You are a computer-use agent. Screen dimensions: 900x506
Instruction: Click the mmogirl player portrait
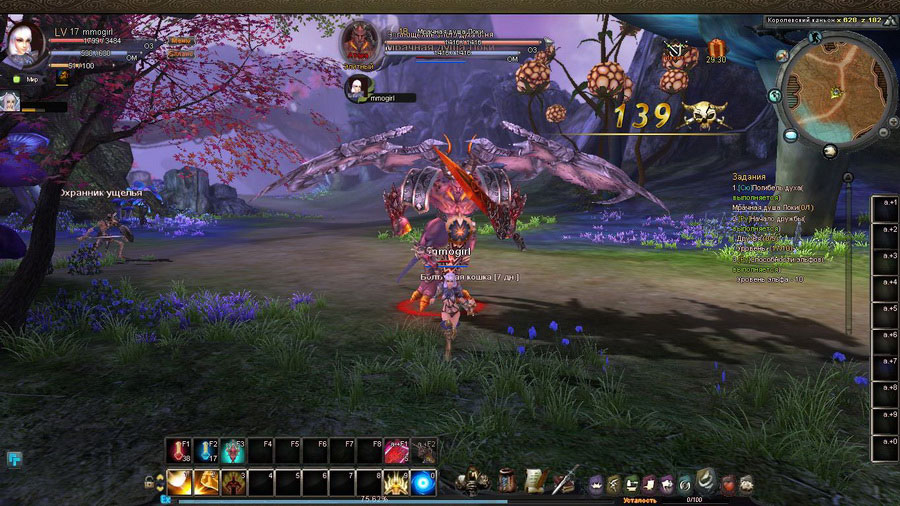pos(24,42)
